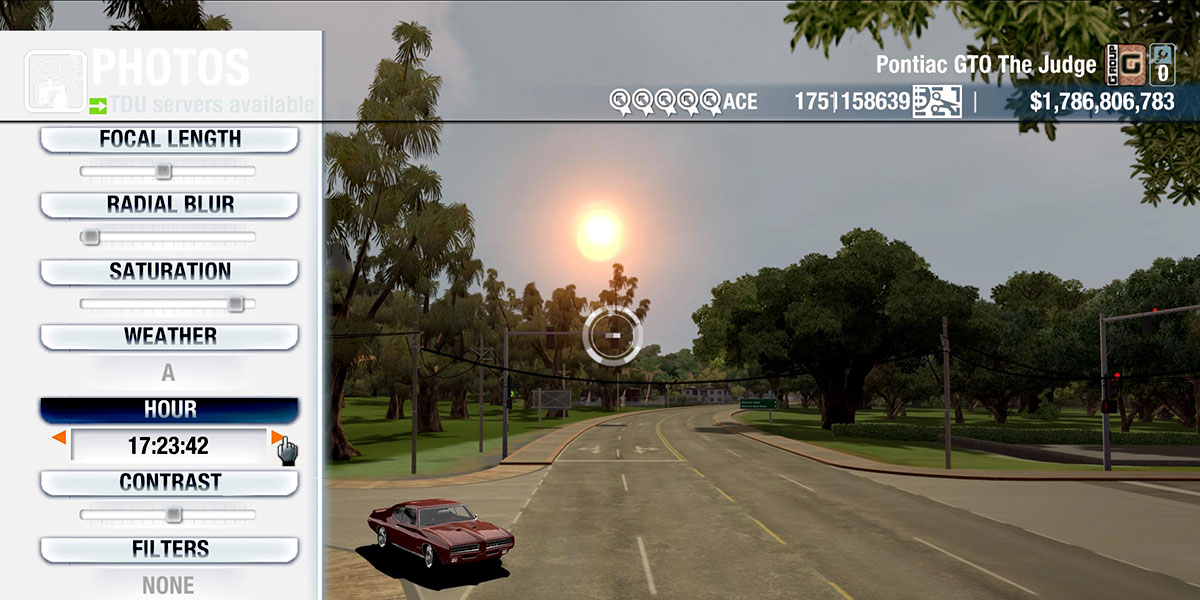Increase the hour with the right arrow

276,437
